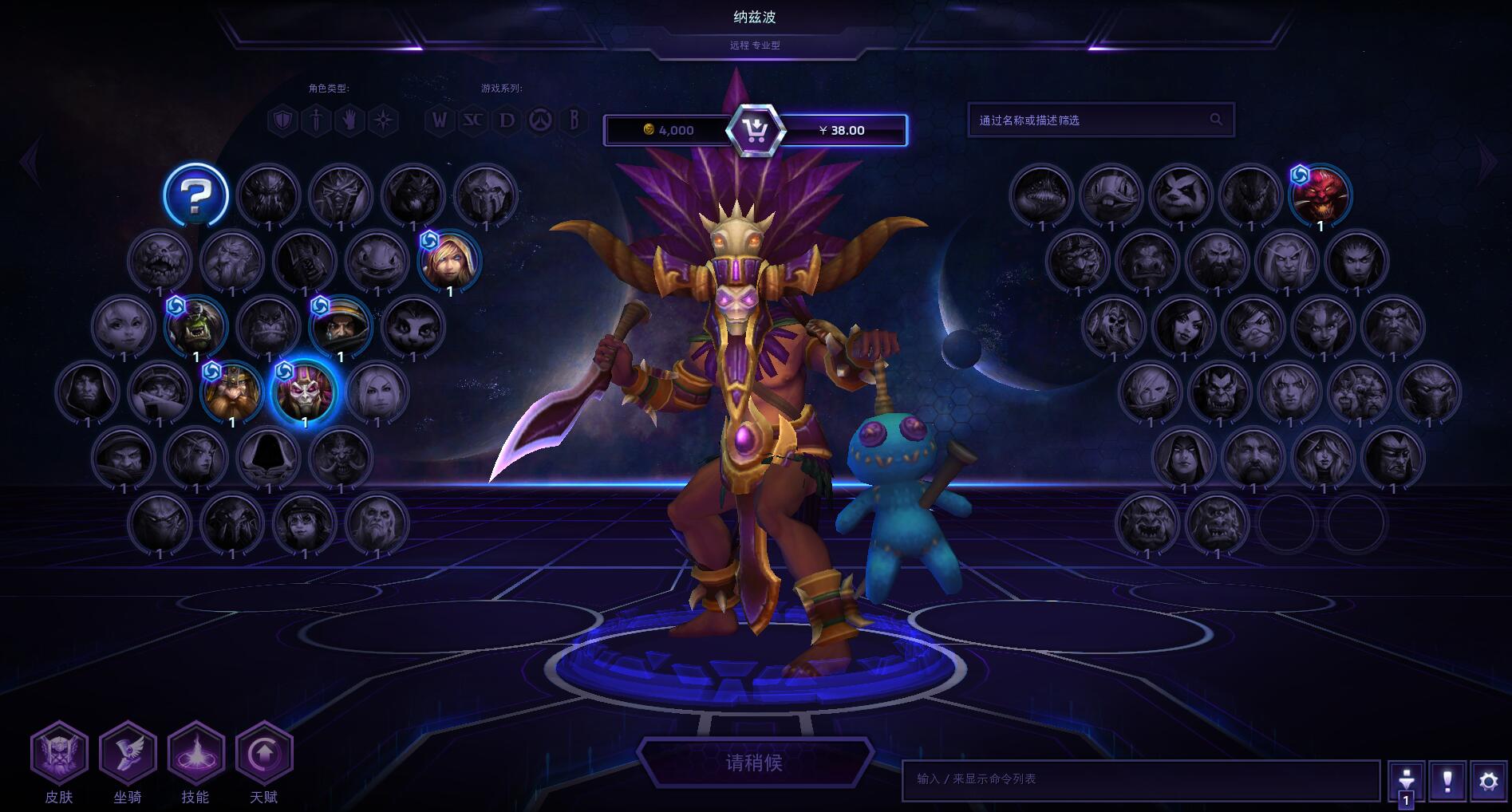Image resolution: width=1512 pixels, height=812 pixels.
Task: Select the green orc hero portrait
Action: (x=195, y=327)
